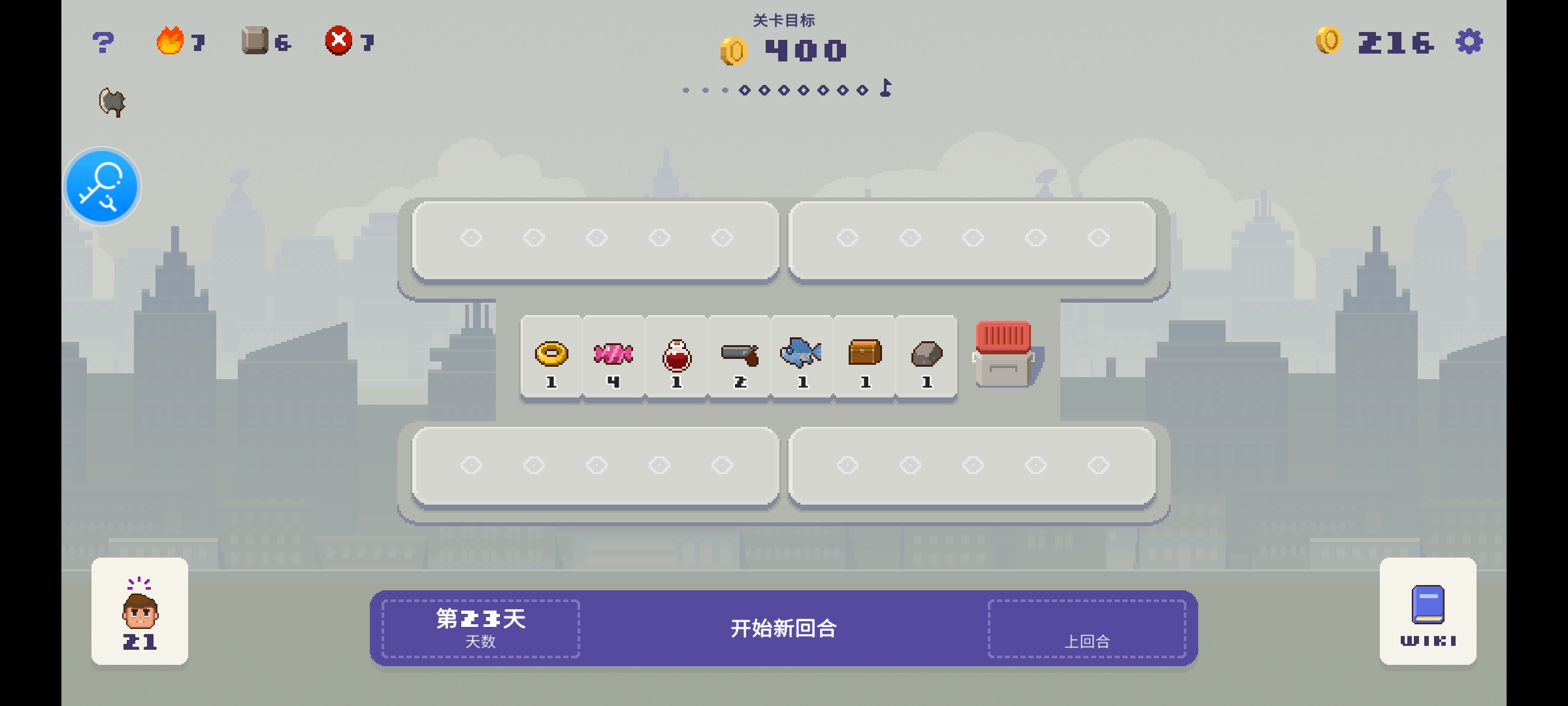The image size is (1568, 706).
Task: Open the settings gear
Action: (1469, 42)
